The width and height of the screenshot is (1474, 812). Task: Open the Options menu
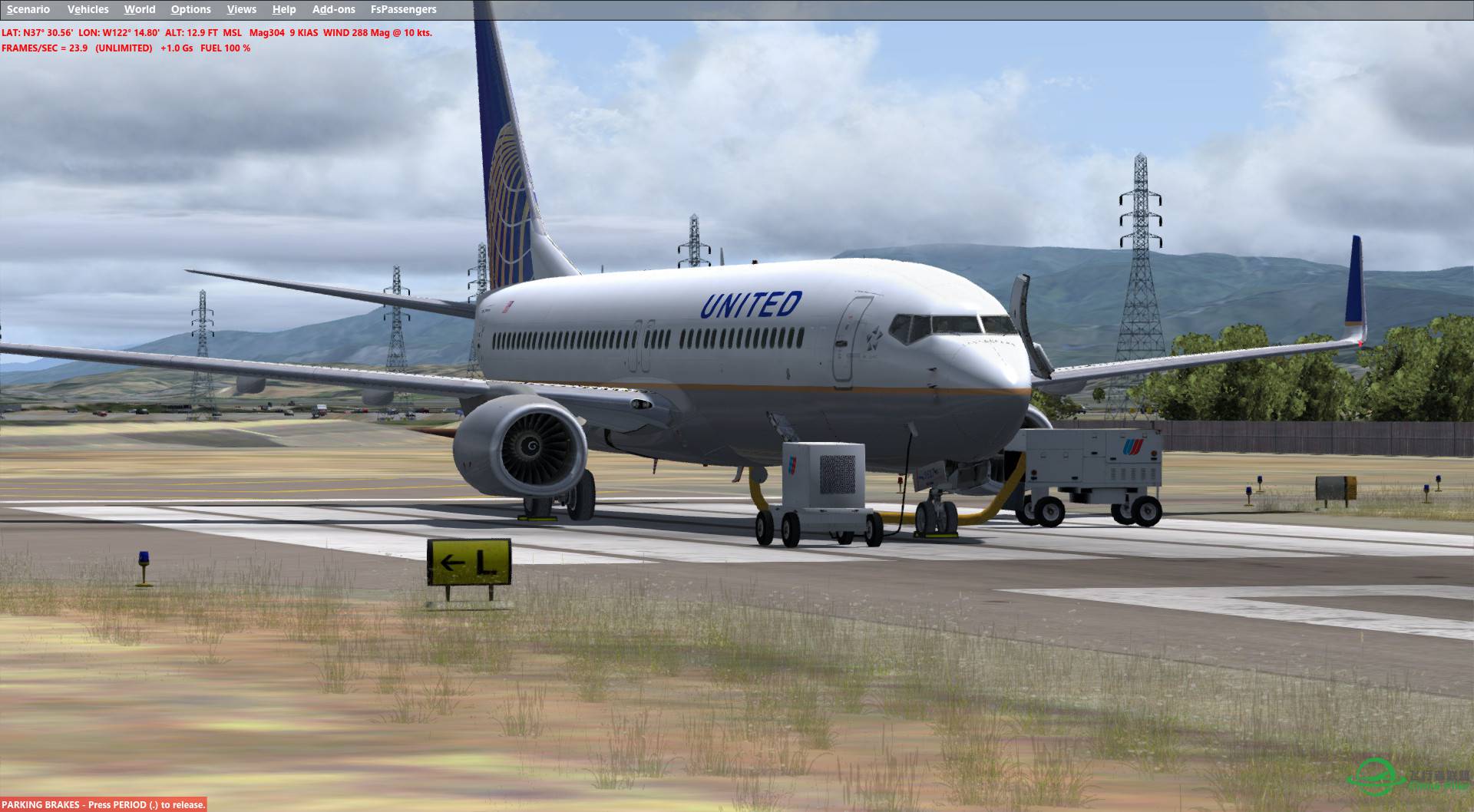(190, 9)
